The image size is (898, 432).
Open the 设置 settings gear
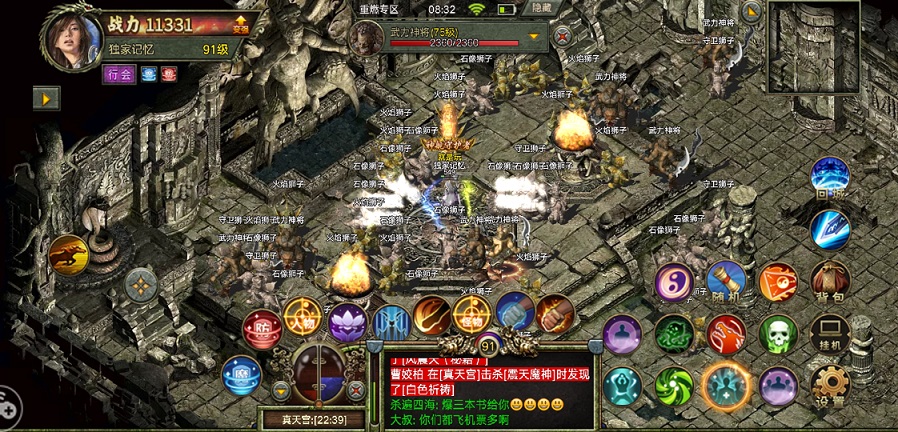click(829, 386)
